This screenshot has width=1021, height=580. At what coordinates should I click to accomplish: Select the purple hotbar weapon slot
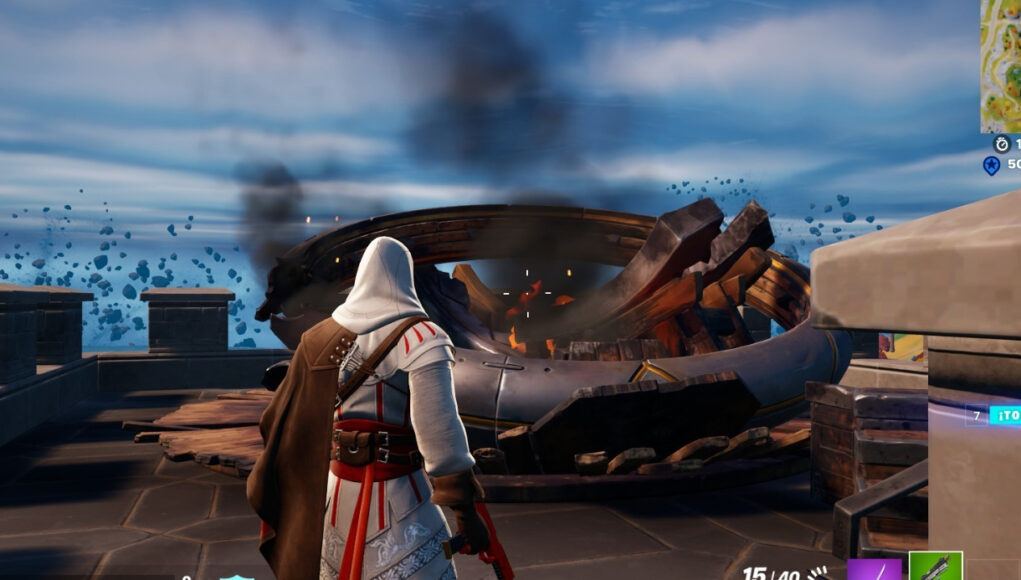click(x=874, y=569)
